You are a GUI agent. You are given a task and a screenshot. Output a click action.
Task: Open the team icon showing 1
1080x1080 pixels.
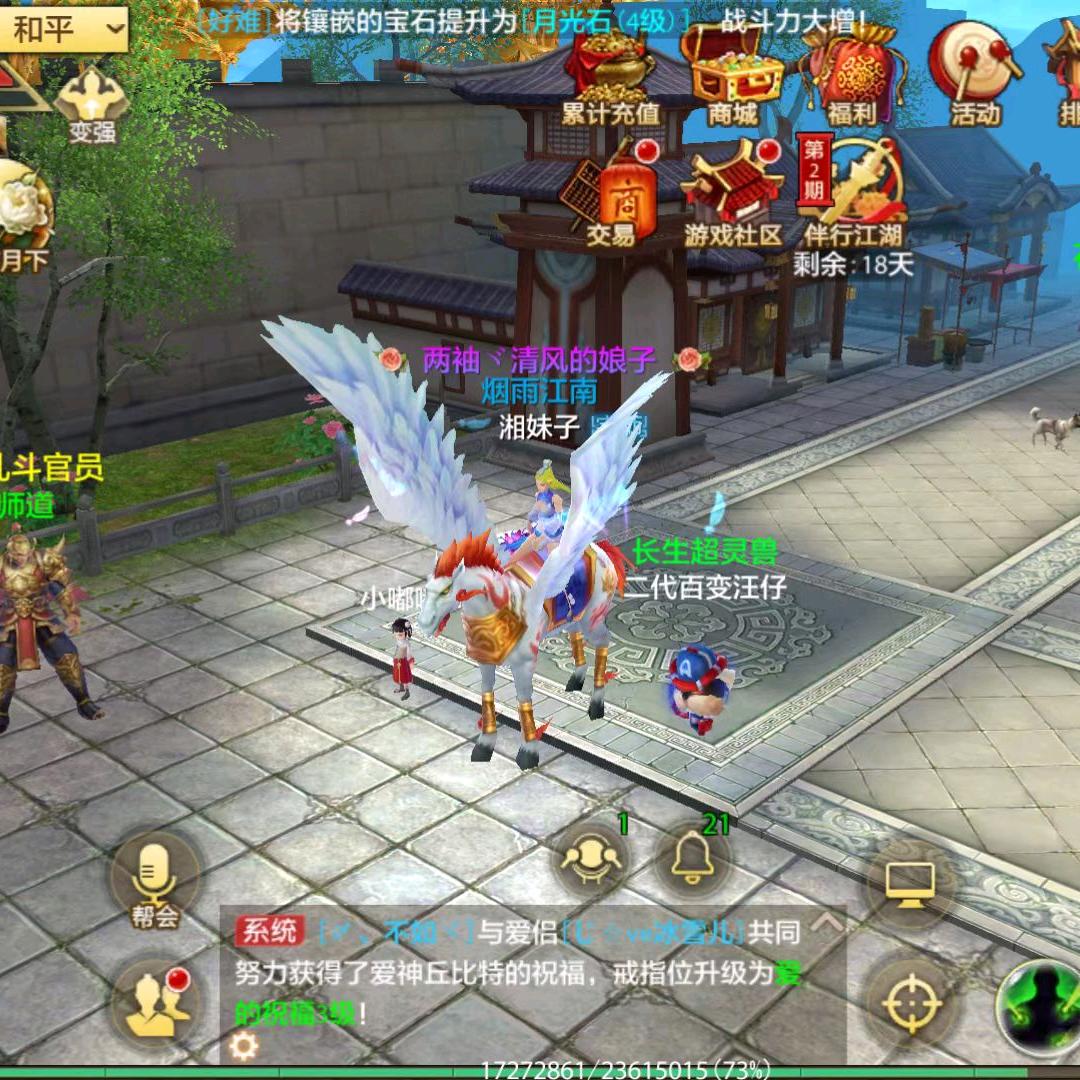[592, 860]
